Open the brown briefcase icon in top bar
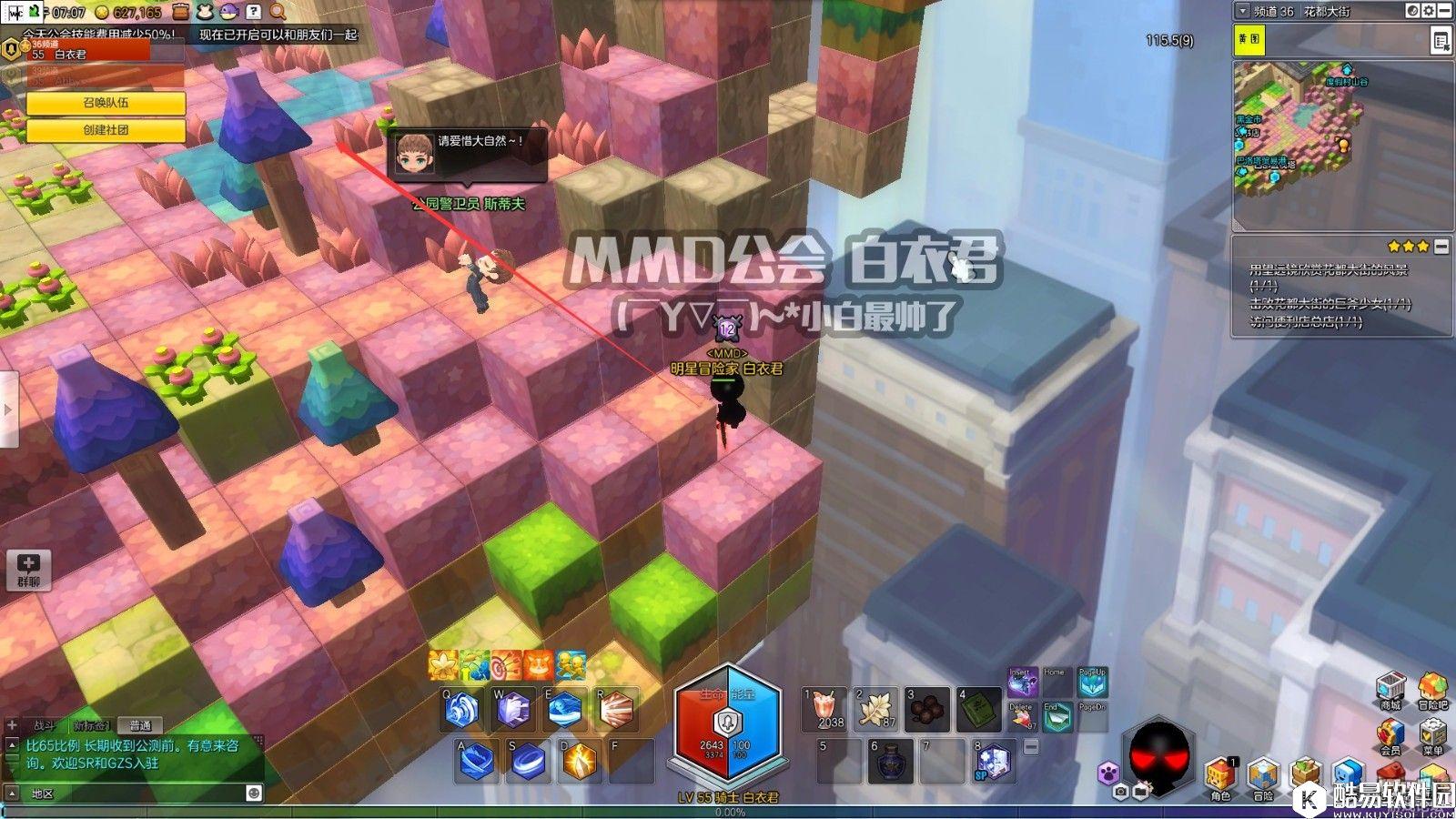 coord(181,12)
